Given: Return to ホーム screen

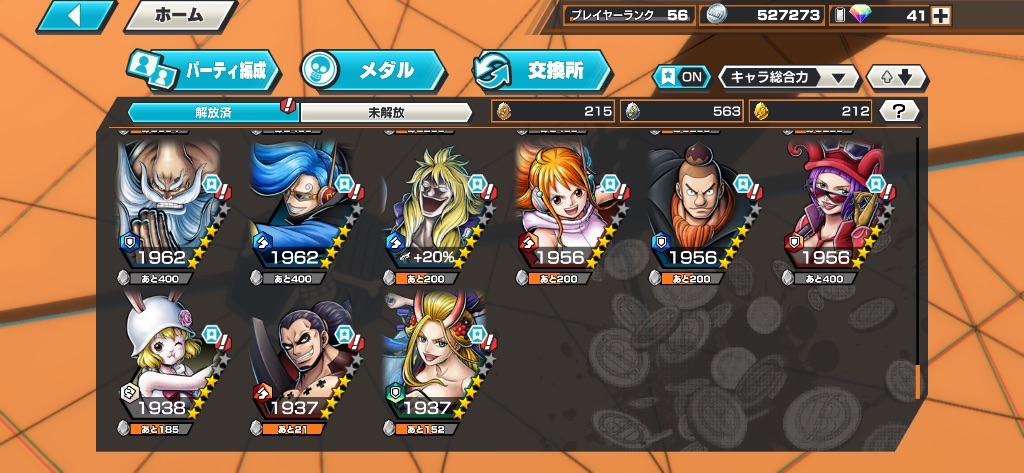Looking at the screenshot, I should [x=180, y=15].
